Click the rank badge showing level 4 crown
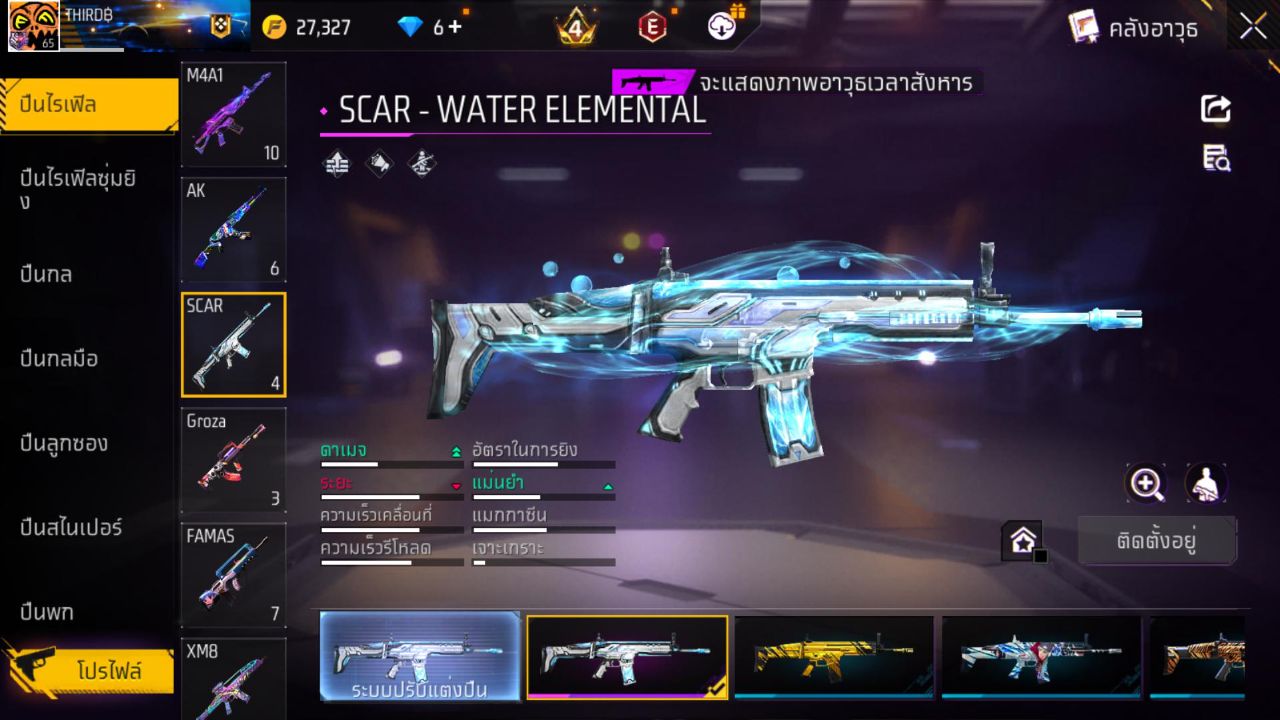Image resolution: width=1280 pixels, height=720 pixels. pyautogui.click(x=577, y=27)
